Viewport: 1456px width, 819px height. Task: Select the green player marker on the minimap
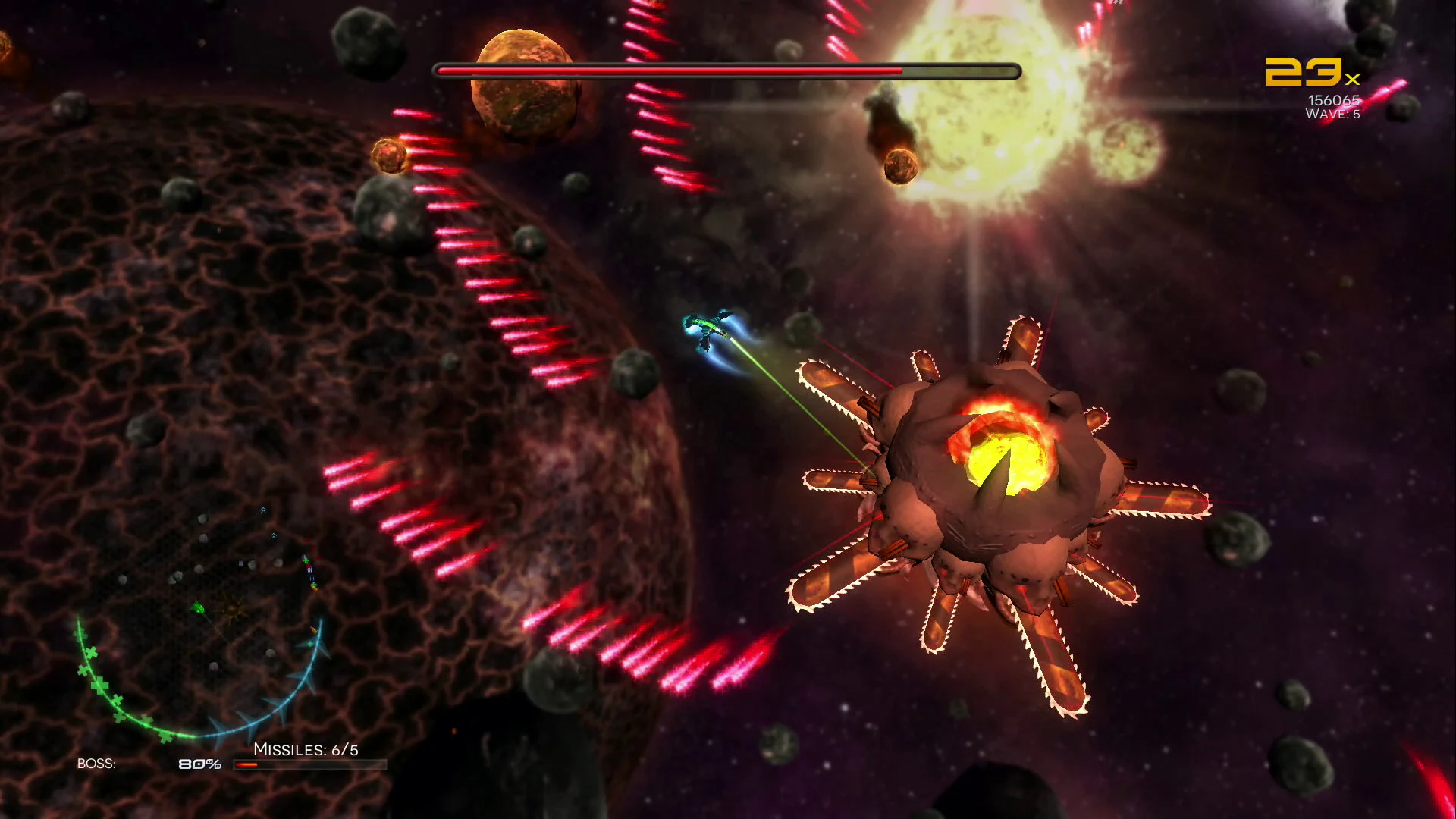[x=199, y=607]
